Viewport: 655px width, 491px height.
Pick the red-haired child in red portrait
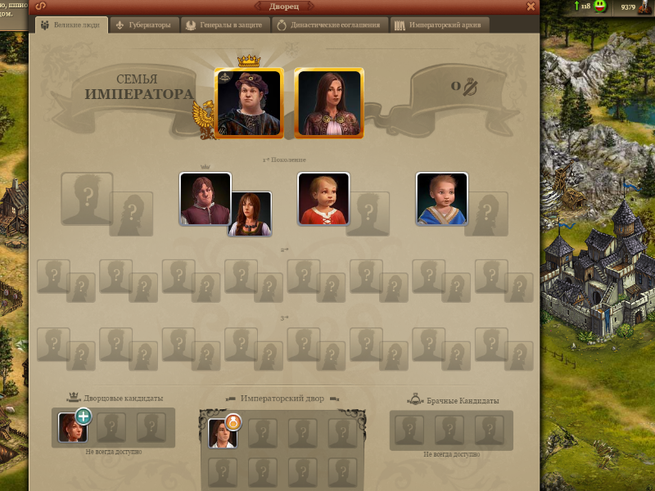[323, 198]
